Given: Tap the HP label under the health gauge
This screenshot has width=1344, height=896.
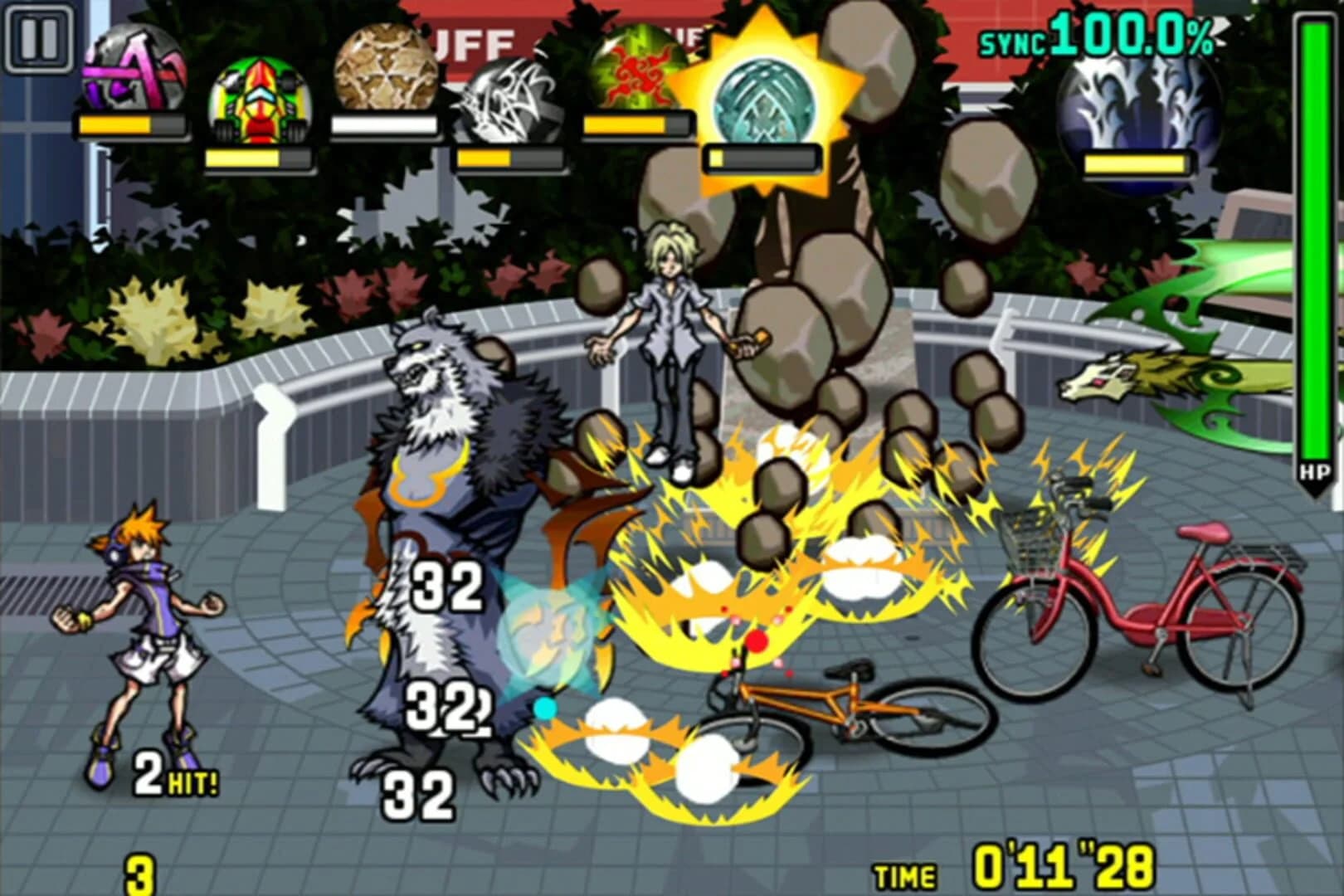Looking at the screenshot, I should (1314, 473).
